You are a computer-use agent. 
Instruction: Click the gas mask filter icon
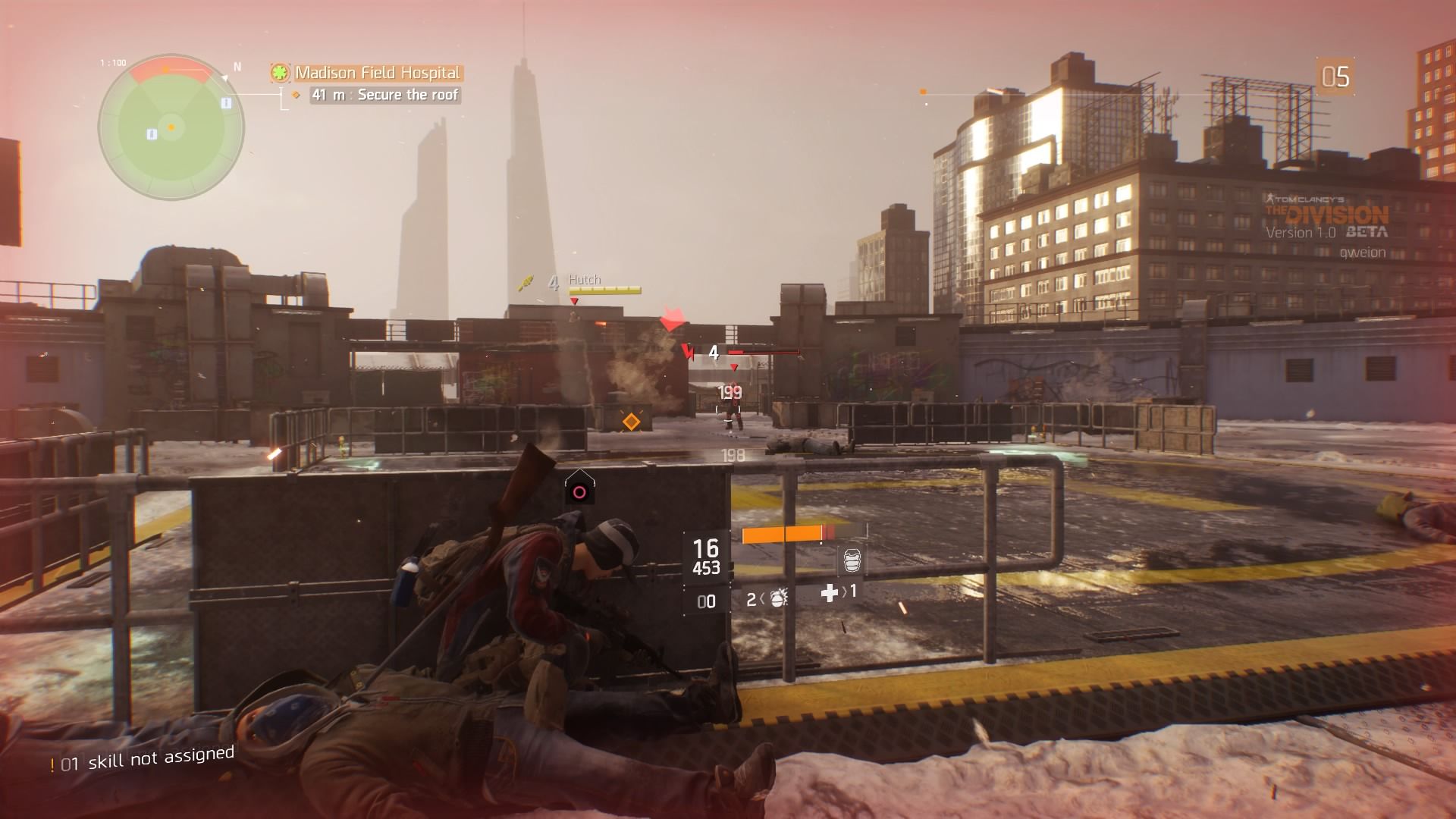852,561
